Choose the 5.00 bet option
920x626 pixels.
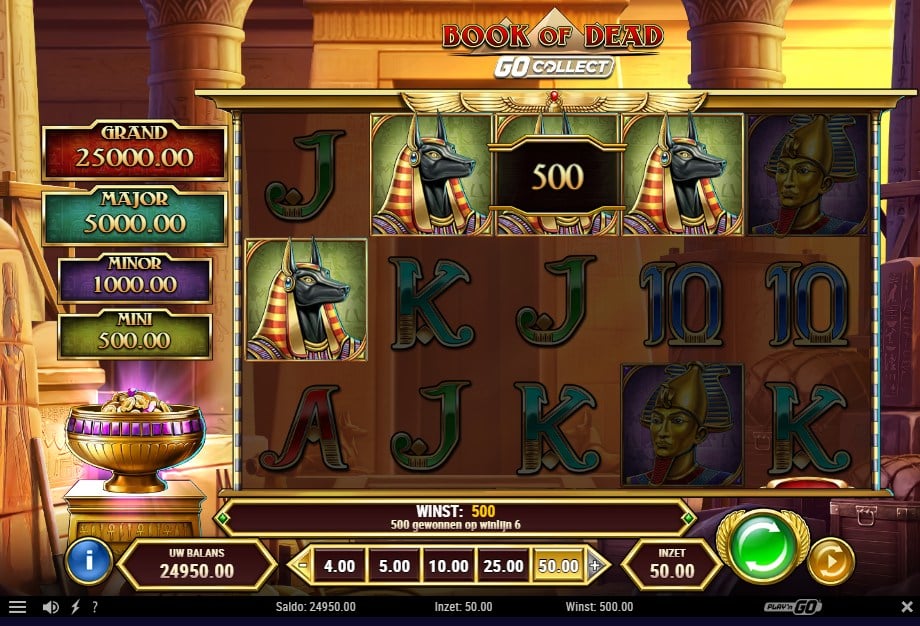pyautogui.click(x=393, y=566)
